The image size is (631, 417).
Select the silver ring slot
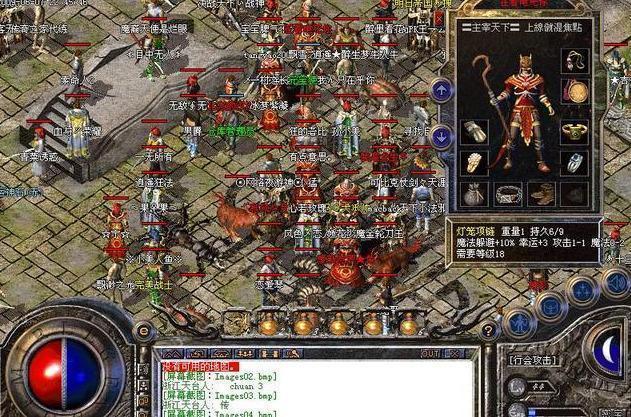coord(577,162)
